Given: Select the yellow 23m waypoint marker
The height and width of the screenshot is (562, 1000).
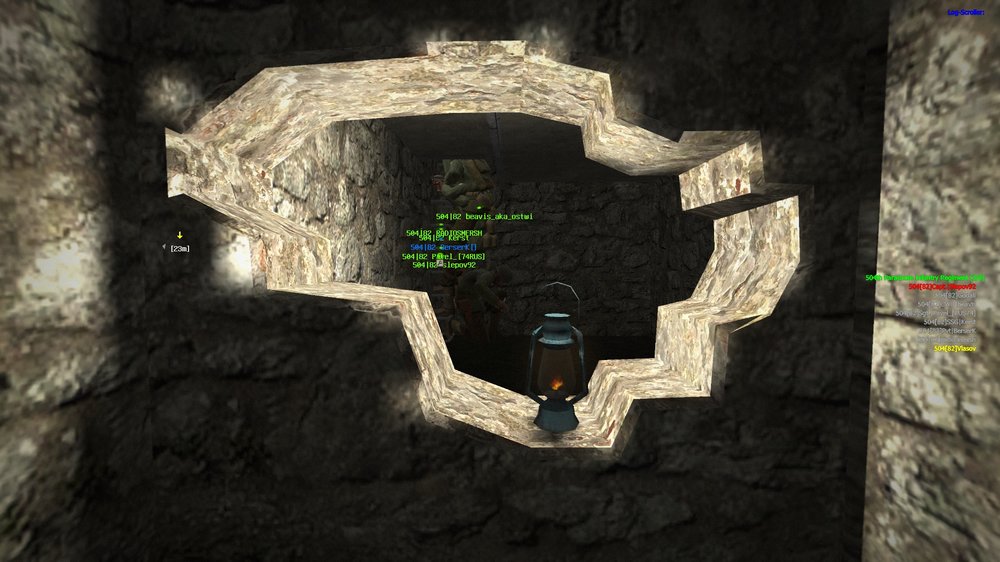Looking at the screenshot, I should click(x=179, y=237).
